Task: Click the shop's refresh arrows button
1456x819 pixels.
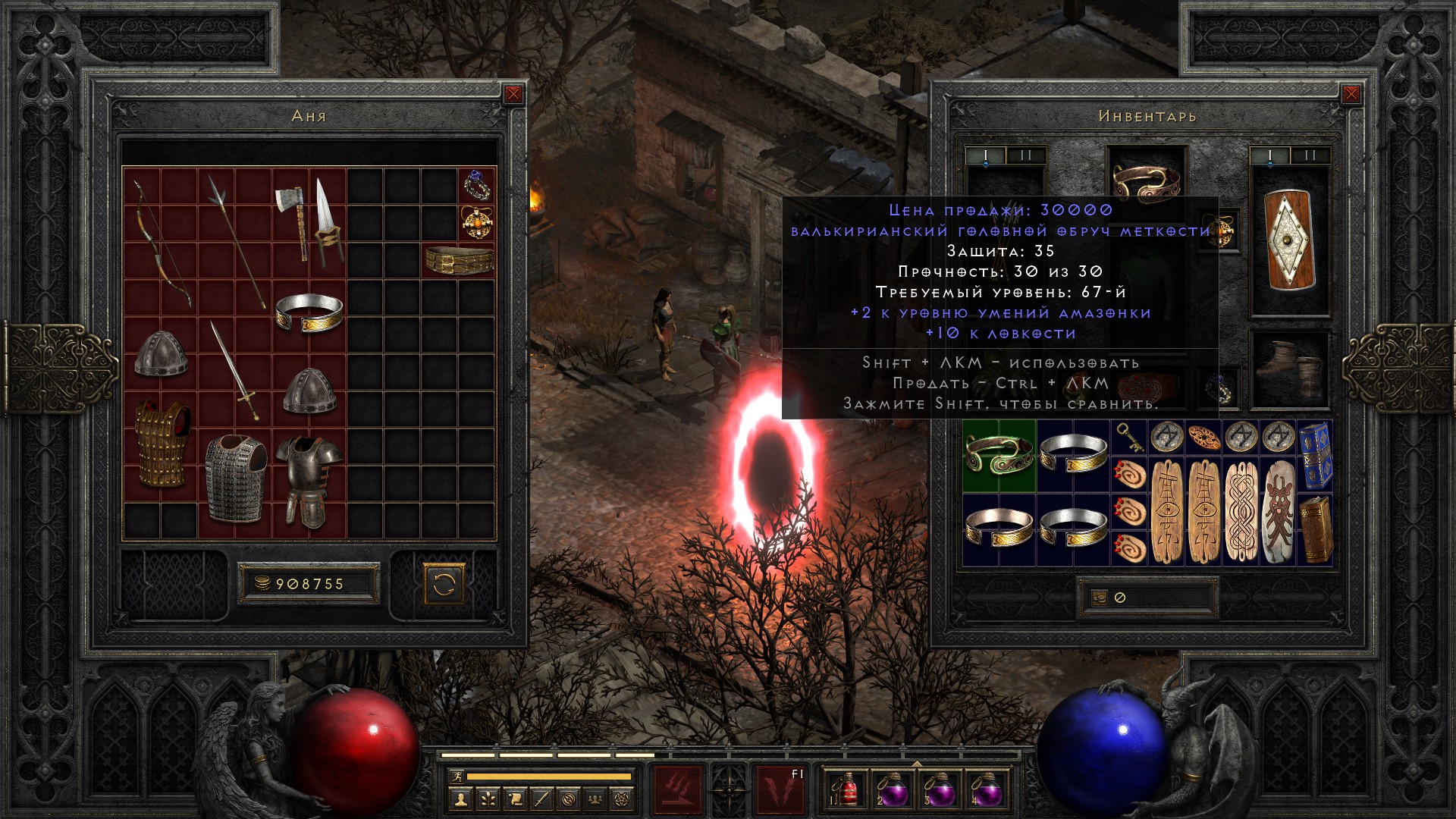Action: tap(444, 584)
